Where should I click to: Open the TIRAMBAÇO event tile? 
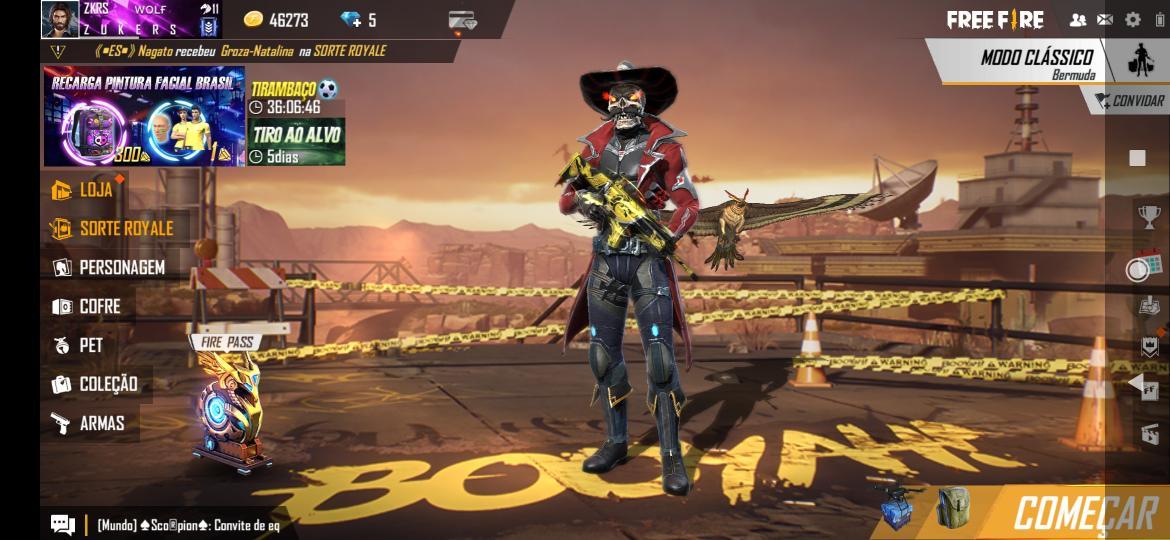[295, 97]
